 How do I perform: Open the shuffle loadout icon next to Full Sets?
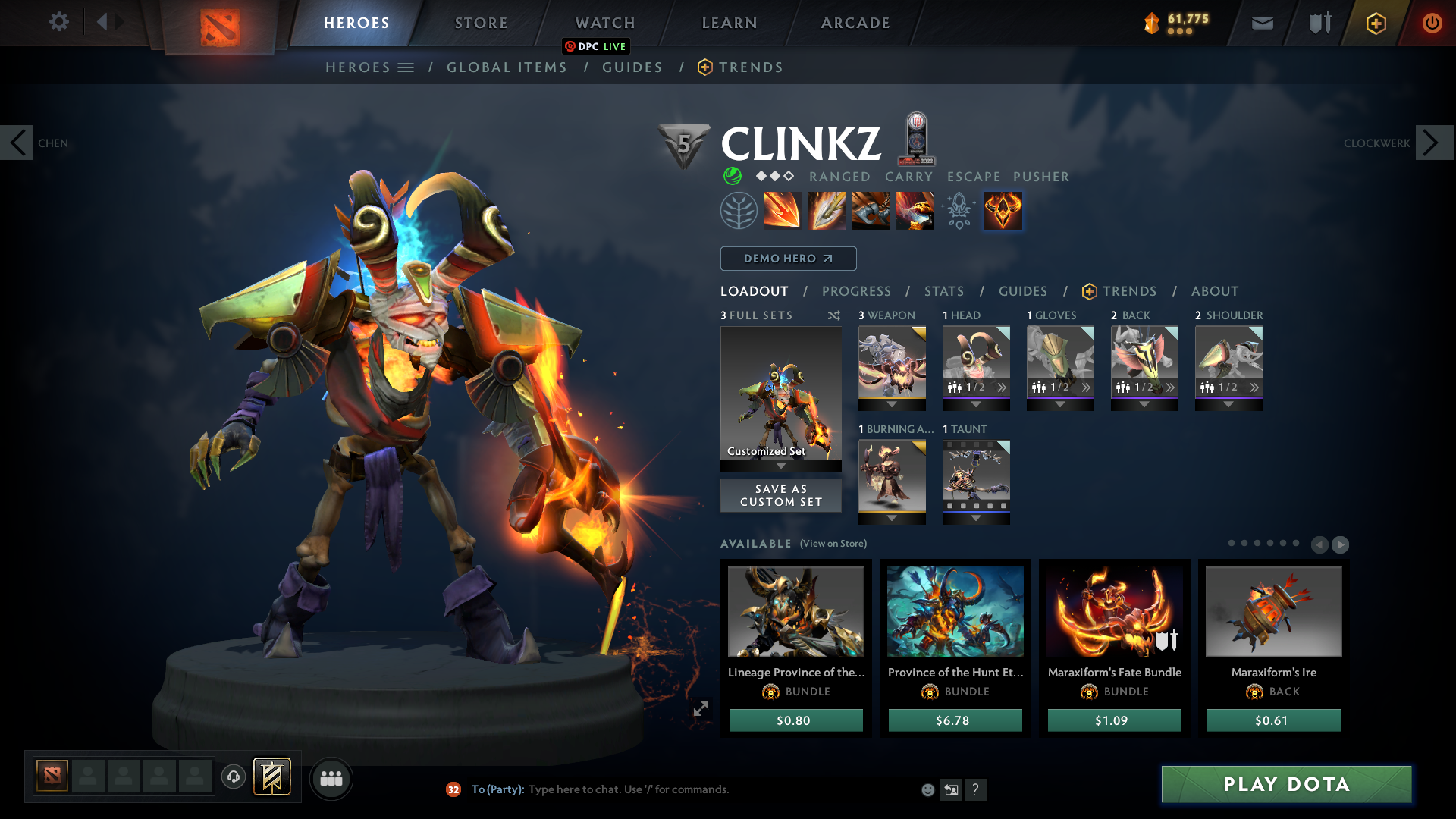coord(833,315)
